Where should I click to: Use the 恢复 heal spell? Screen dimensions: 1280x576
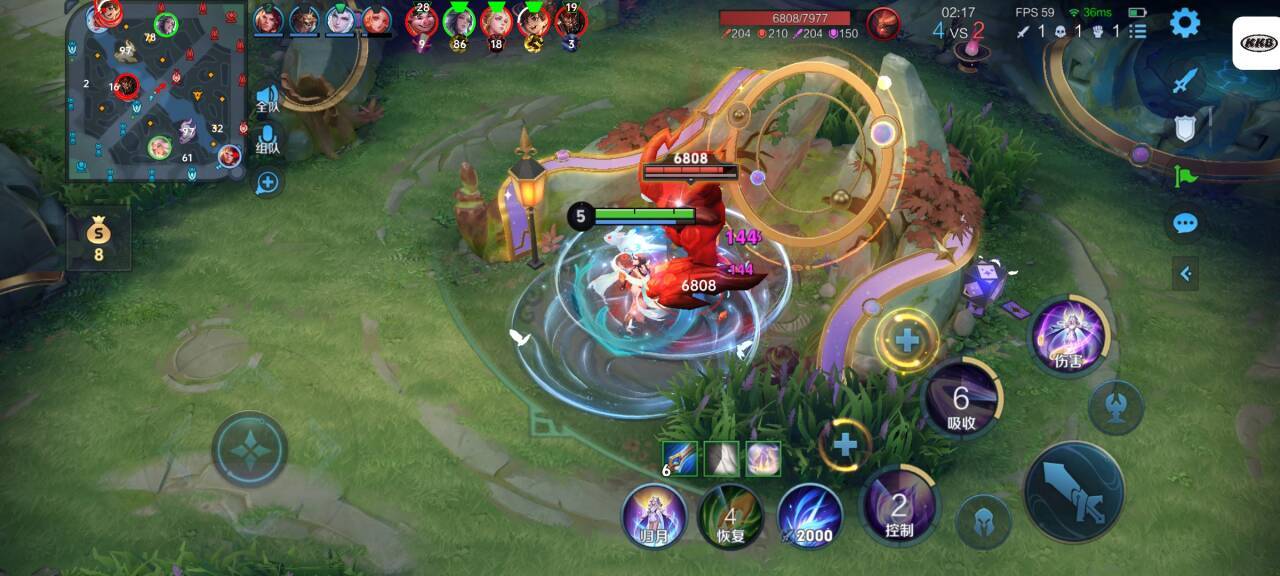731,516
